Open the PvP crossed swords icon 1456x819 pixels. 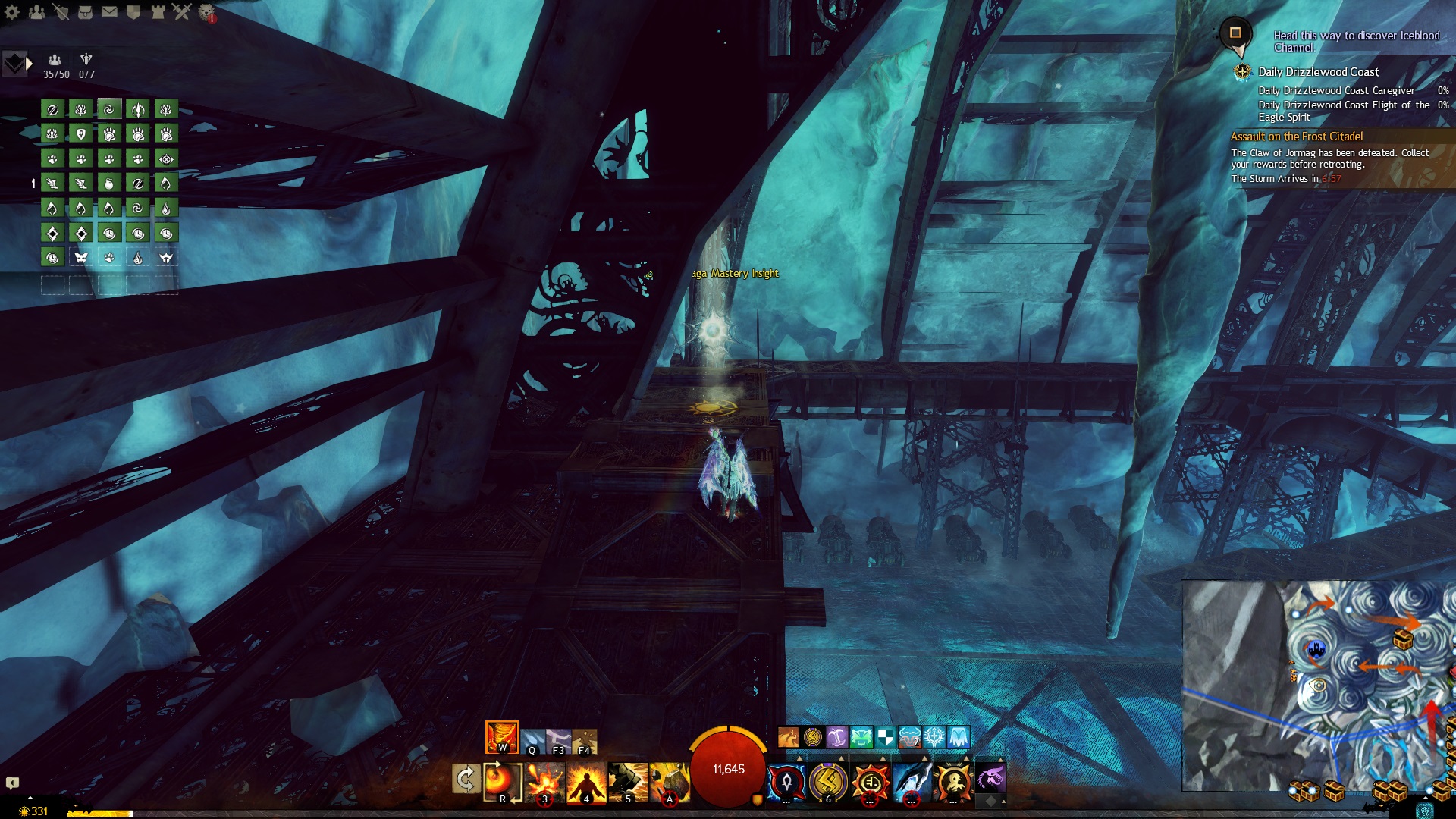pos(182,12)
